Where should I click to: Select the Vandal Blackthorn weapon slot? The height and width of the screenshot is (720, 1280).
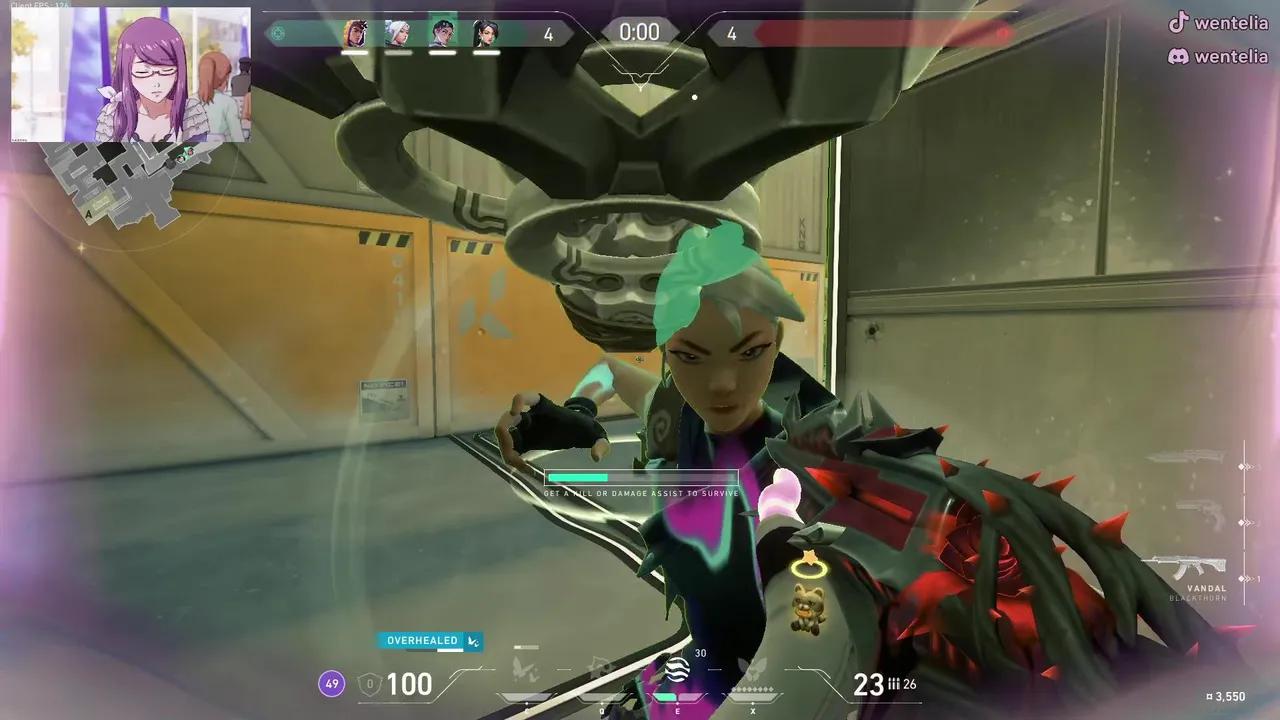pos(1186,569)
